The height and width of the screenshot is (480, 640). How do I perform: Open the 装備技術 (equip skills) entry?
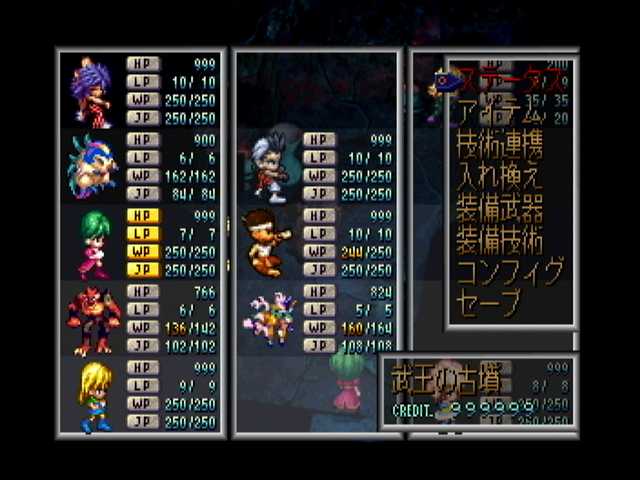click(x=499, y=240)
